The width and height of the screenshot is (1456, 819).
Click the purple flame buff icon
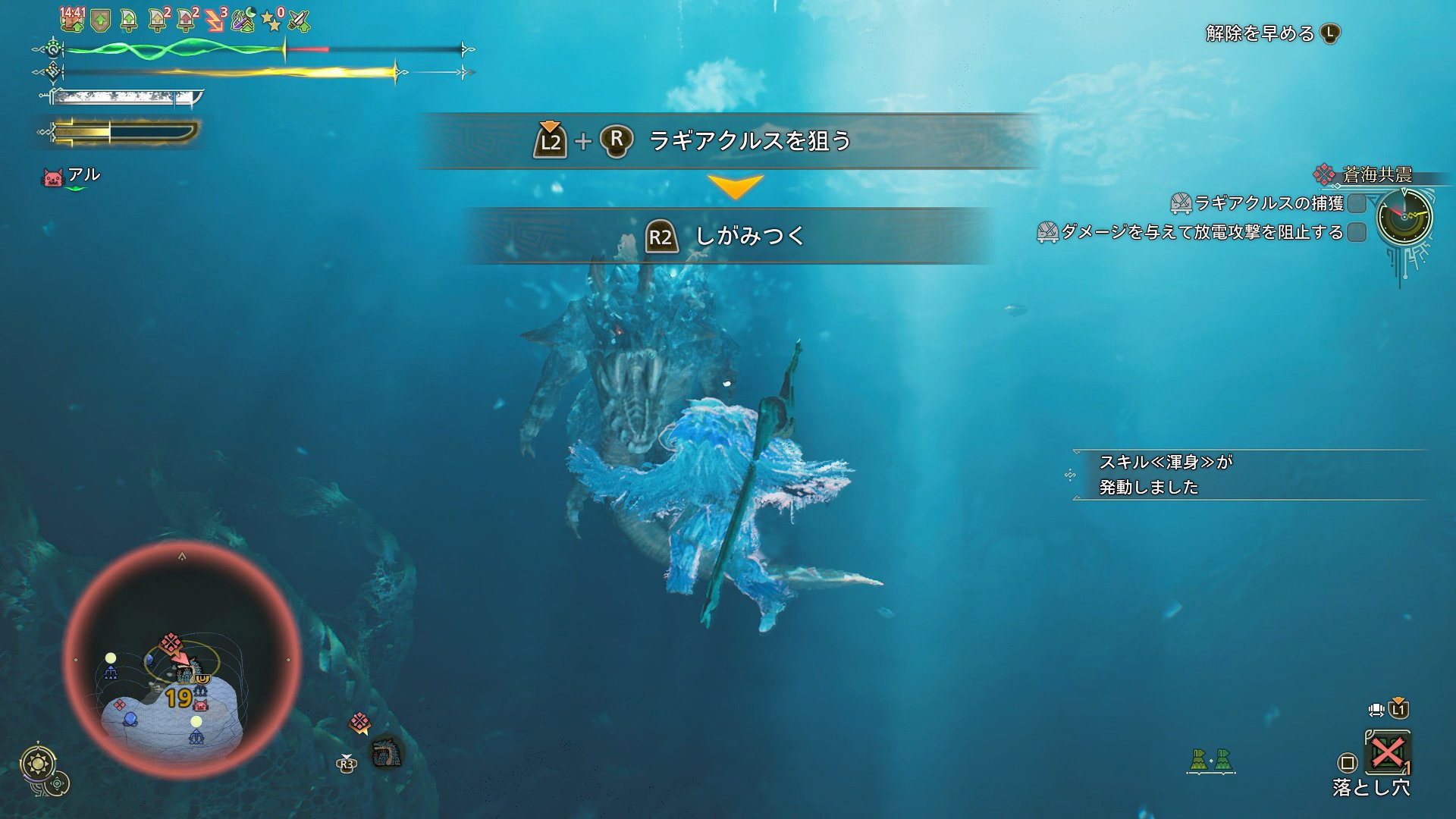click(244, 20)
